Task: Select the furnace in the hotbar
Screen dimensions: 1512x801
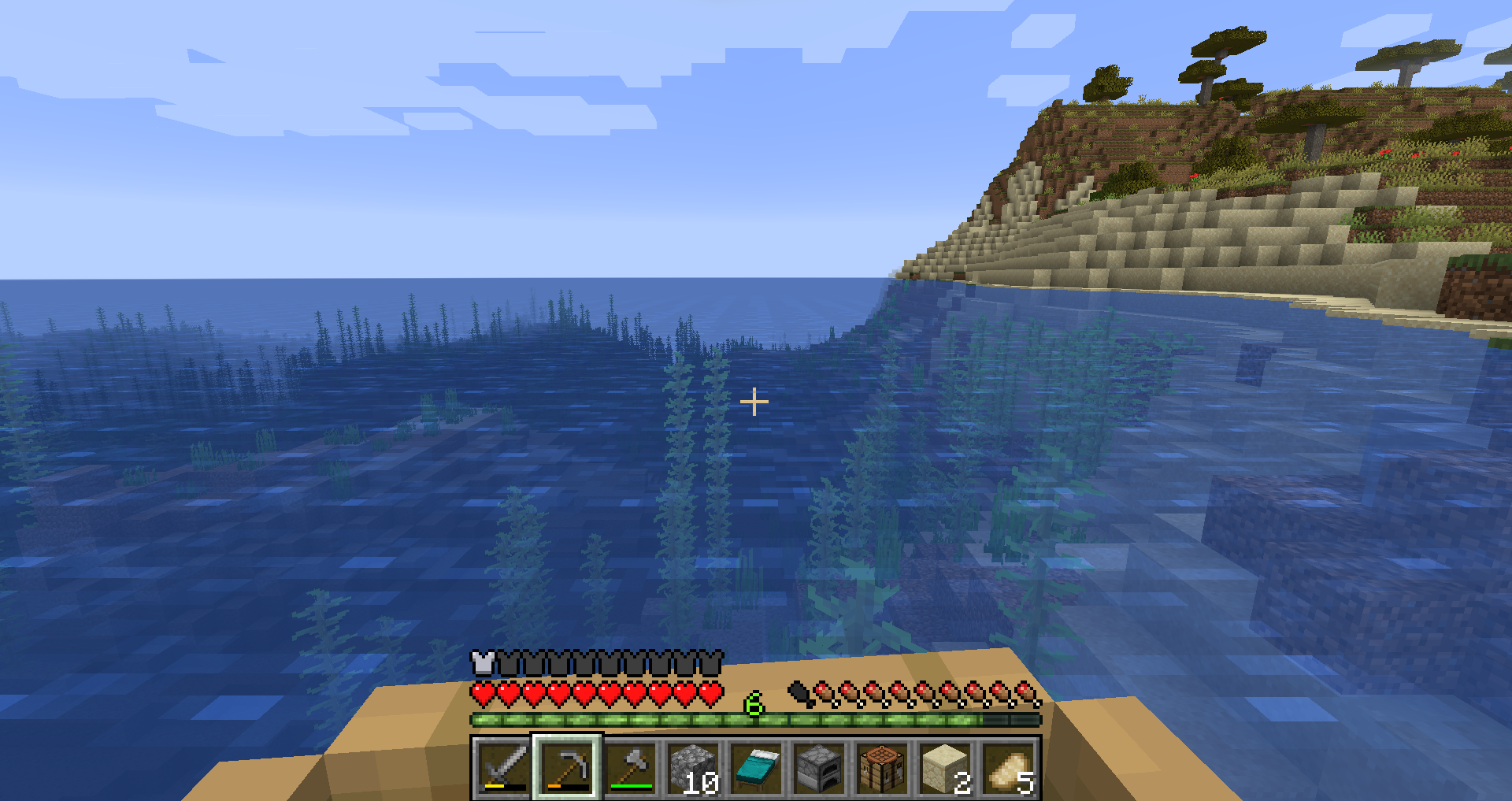Action: 819,768
